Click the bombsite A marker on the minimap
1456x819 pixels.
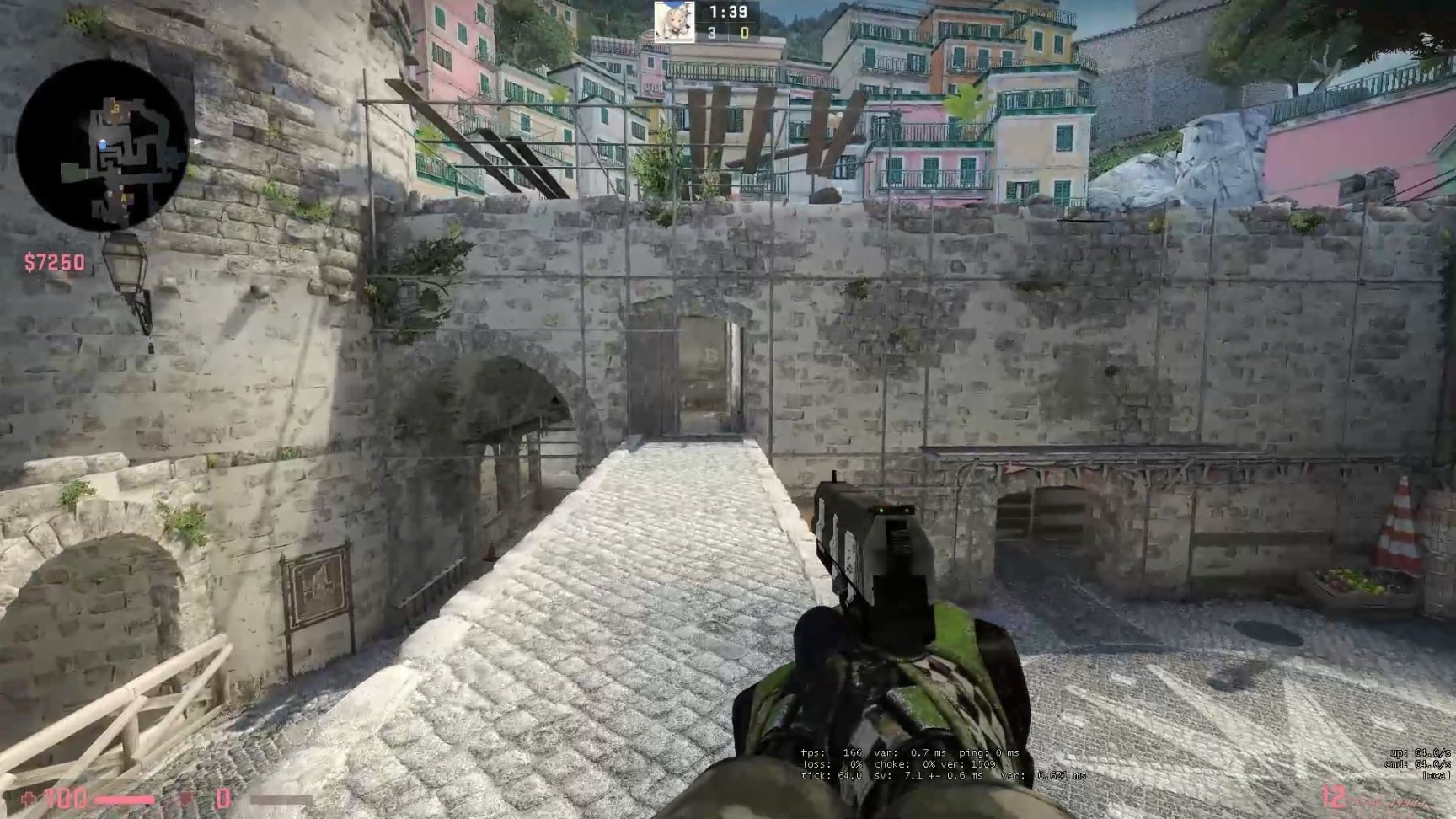pyautogui.click(x=124, y=197)
